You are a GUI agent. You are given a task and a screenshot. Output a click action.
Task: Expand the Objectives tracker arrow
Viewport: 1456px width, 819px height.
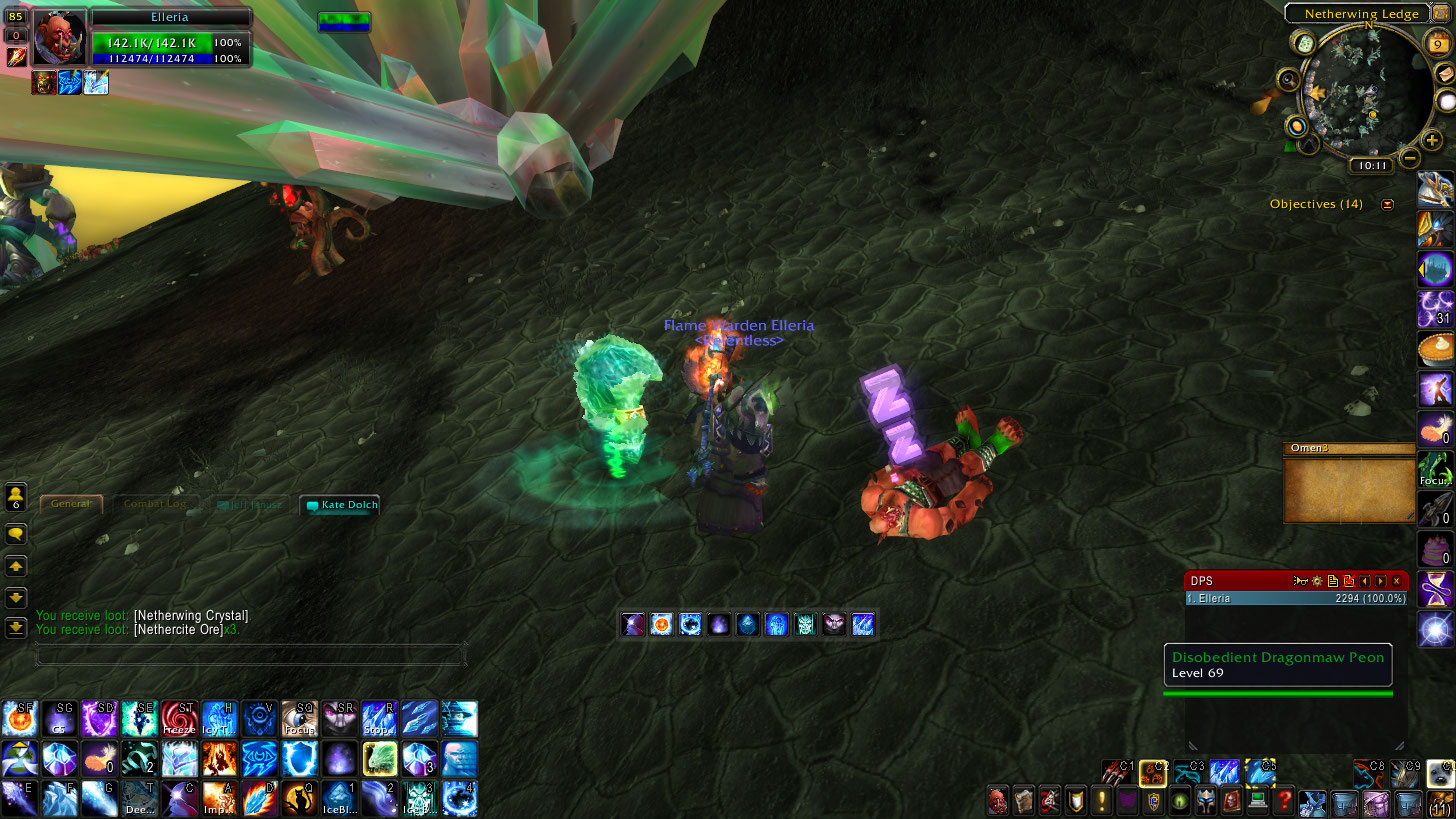pos(1387,204)
